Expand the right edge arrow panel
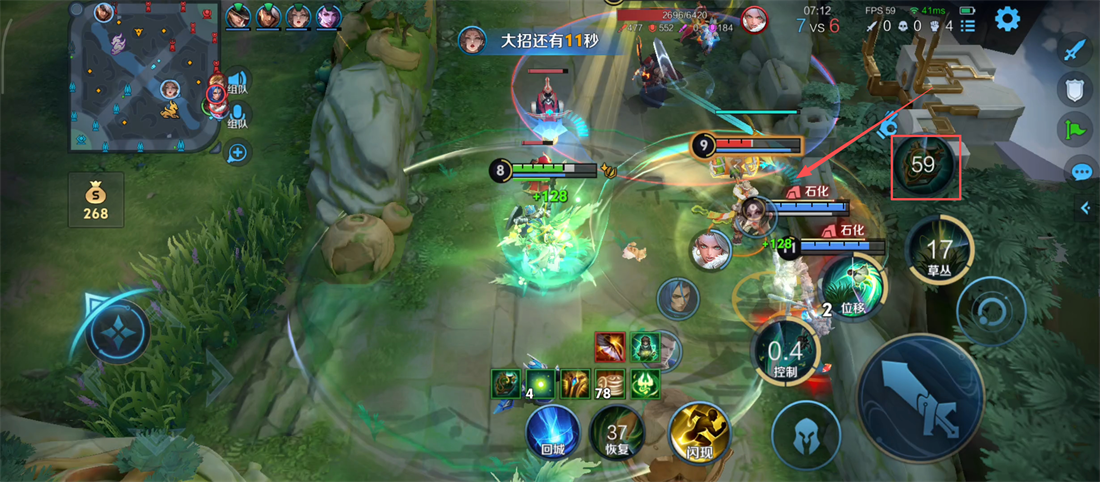 point(1086,208)
